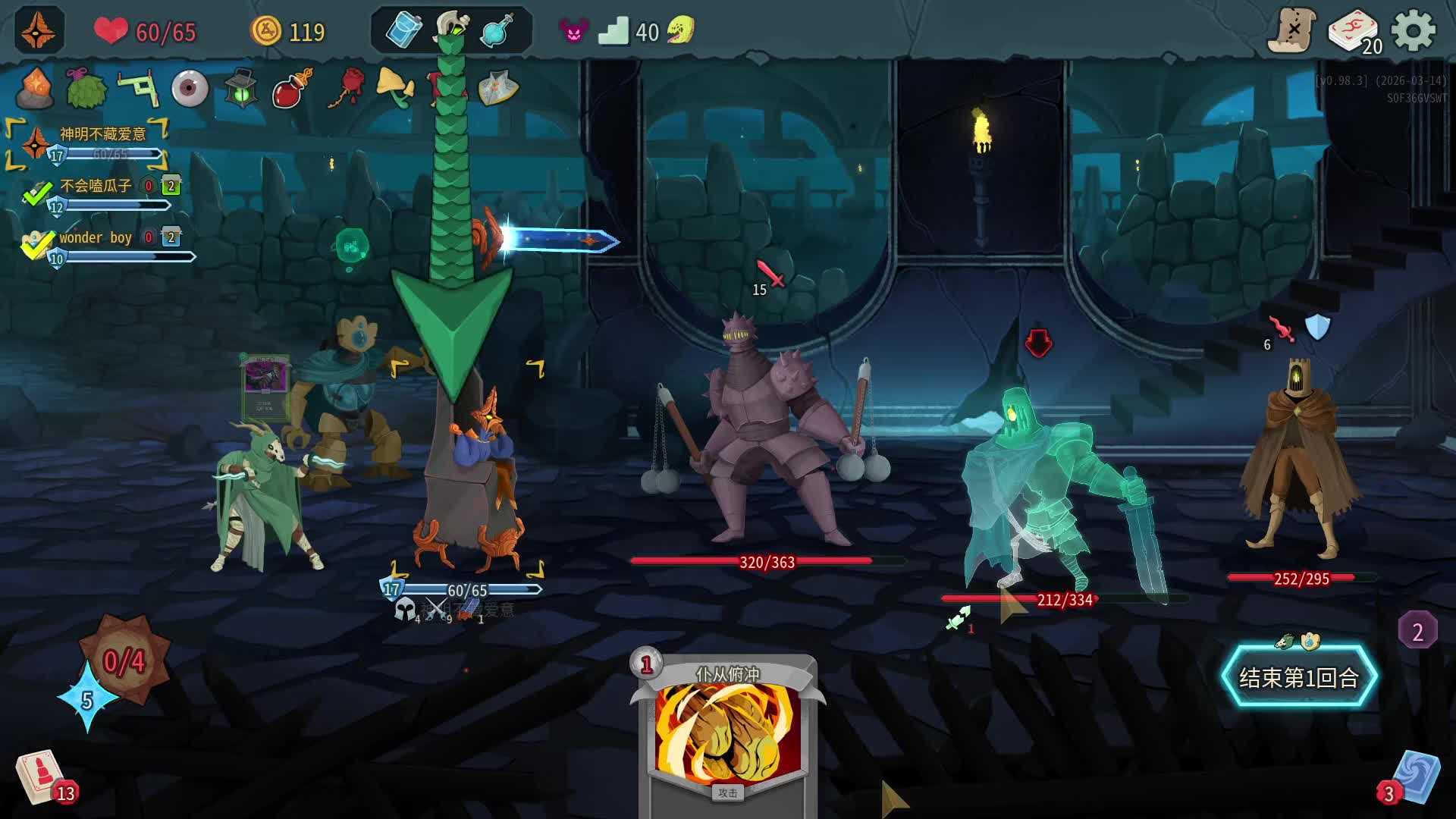Use the blue glass potion slot
The height and width of the screenshot is (819, 1456).
[404, 31]
